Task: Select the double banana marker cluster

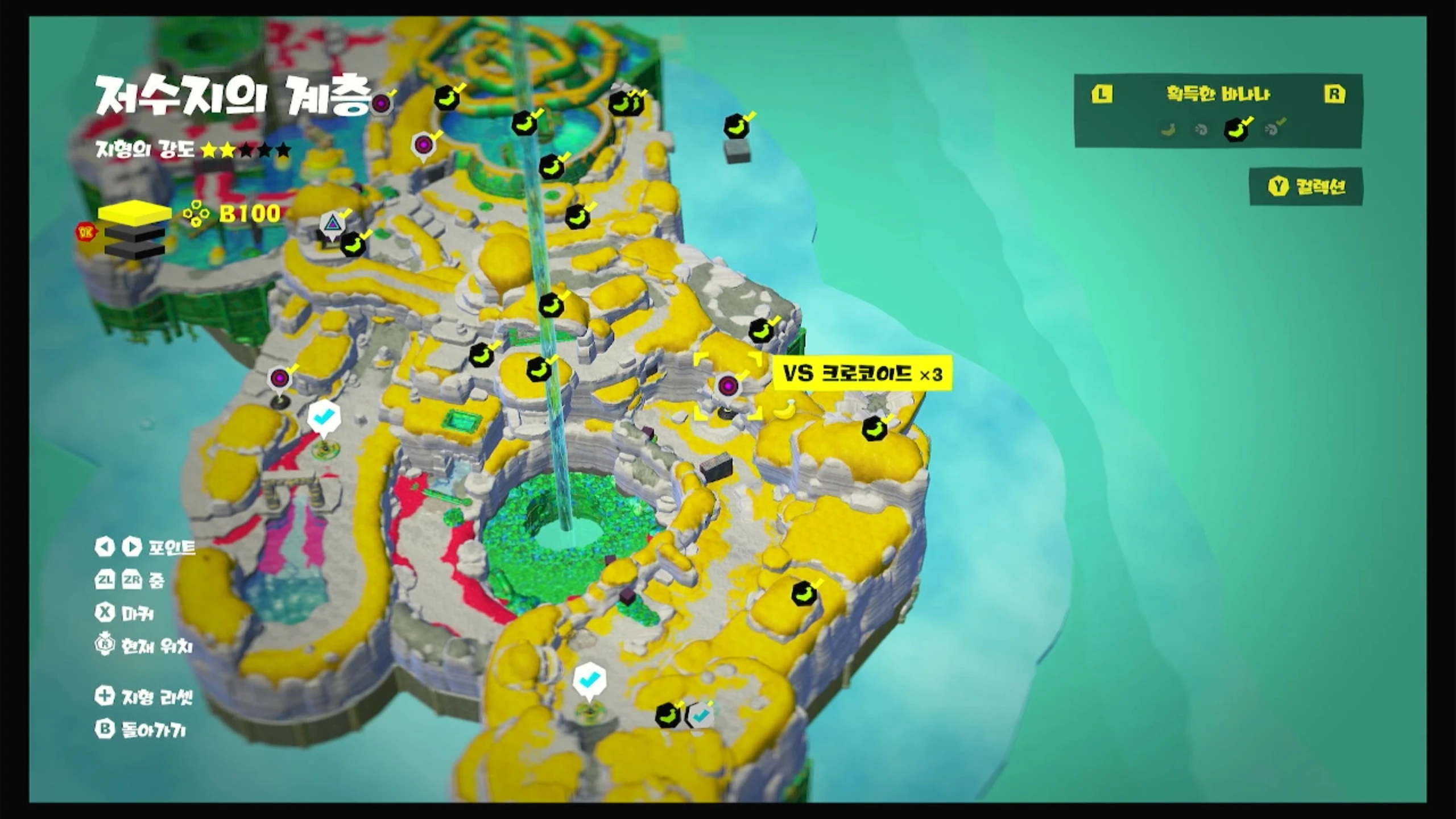Action: [x=626, y=104]
